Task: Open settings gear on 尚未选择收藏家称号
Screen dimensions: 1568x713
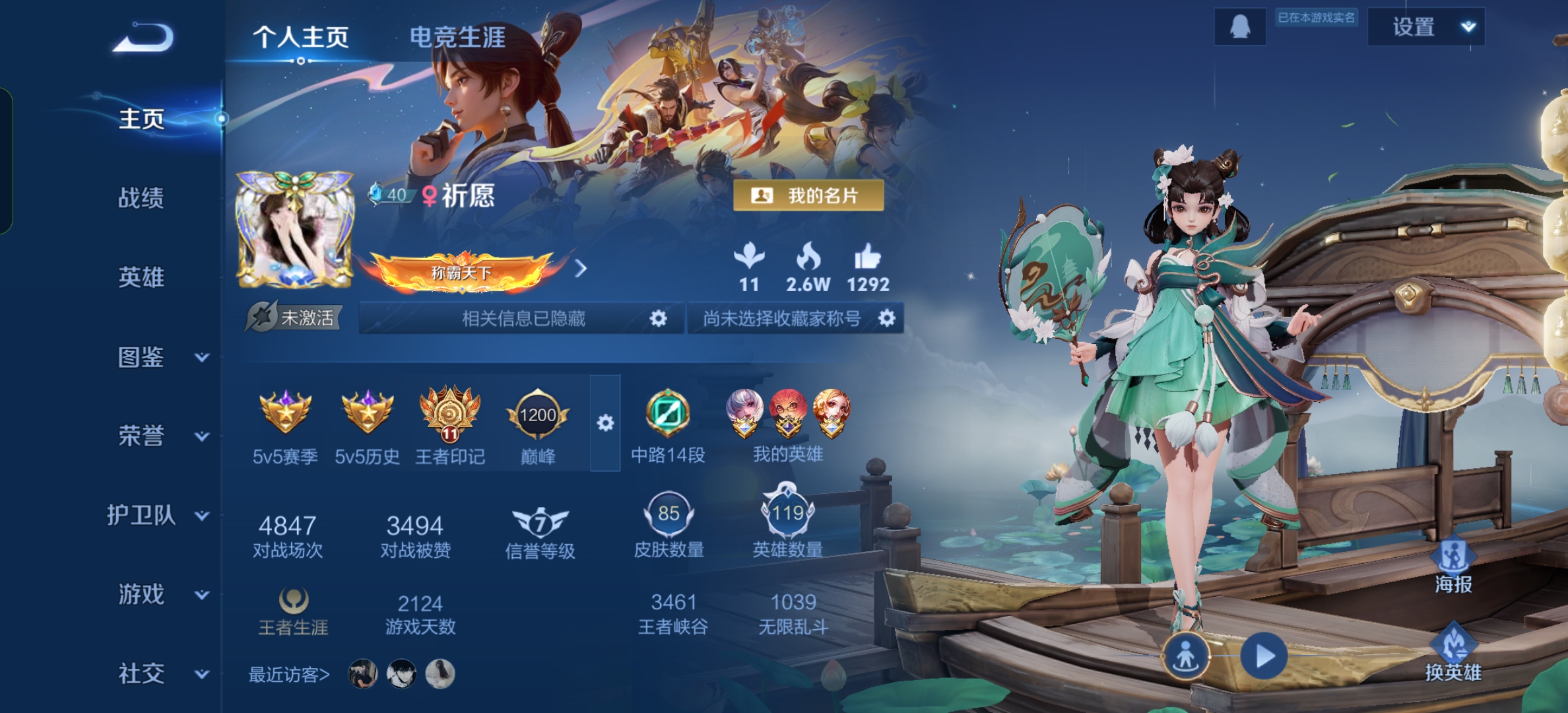Action: 888,318
